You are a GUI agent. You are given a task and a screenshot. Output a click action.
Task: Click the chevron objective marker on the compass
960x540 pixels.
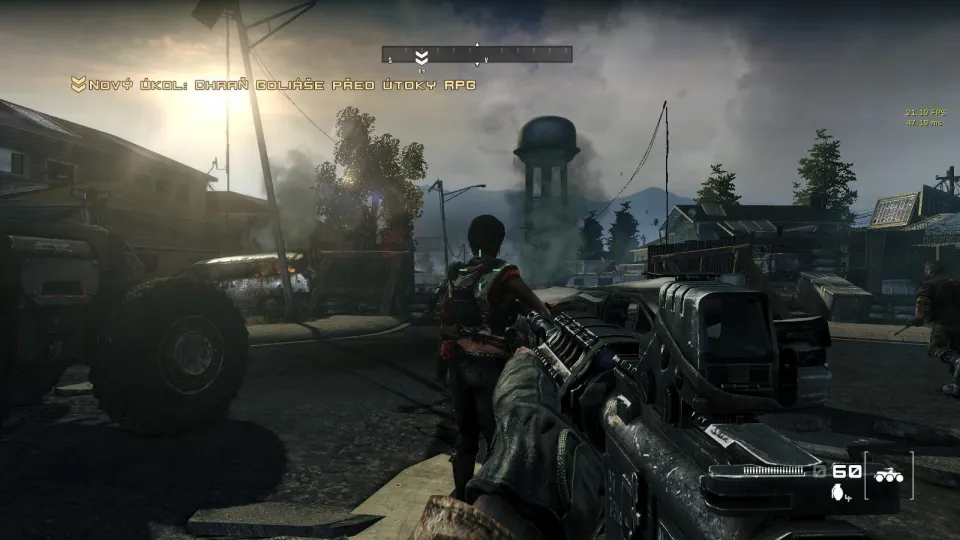pyautogui.click(x=422, y=56)
